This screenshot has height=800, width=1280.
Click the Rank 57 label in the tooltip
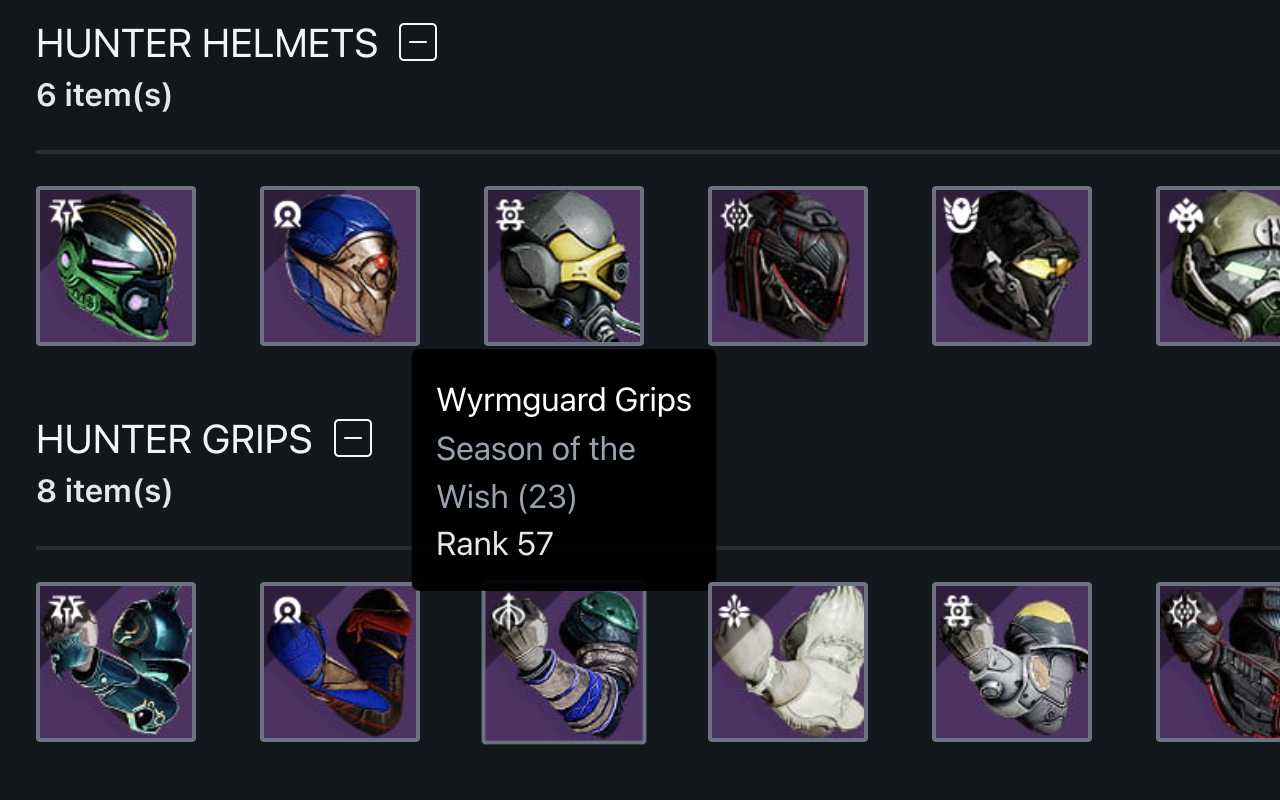pos(495,543)
